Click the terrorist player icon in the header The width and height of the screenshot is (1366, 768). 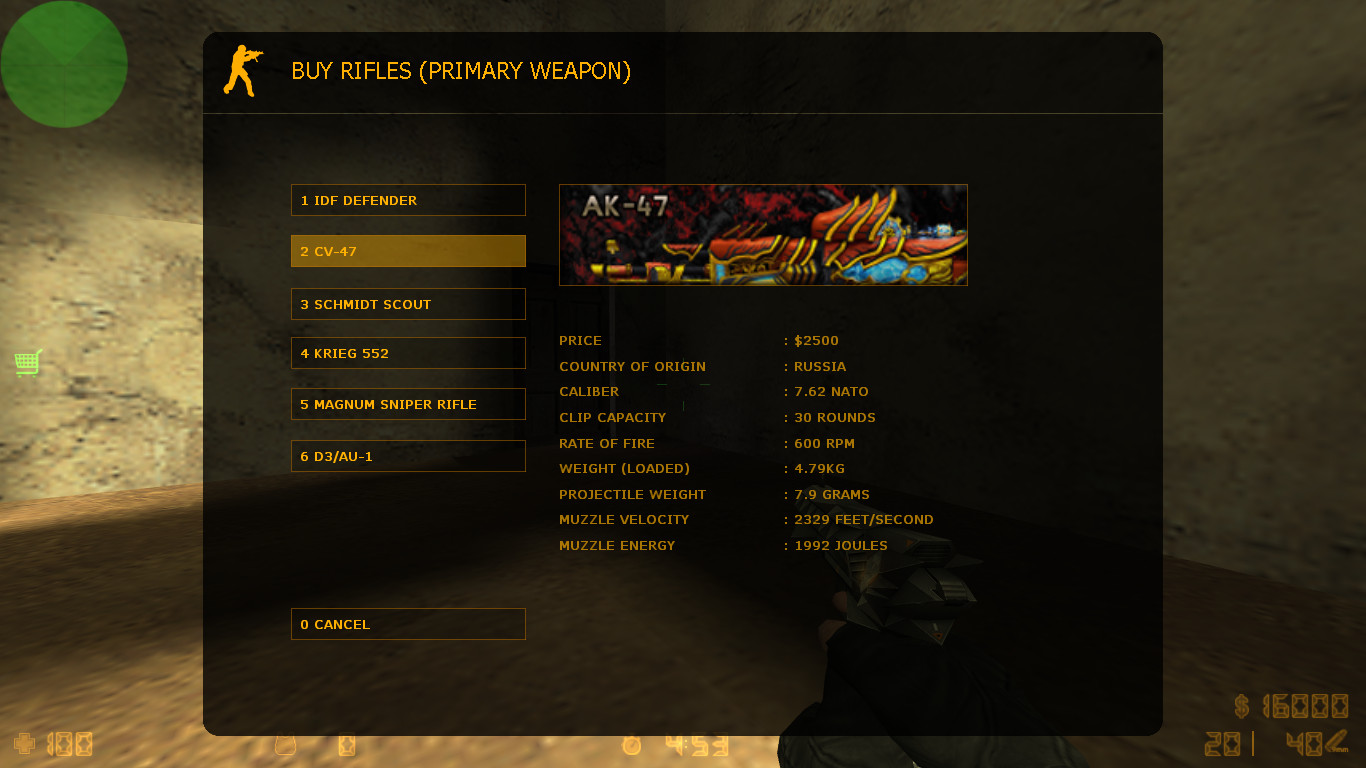(x=241, y=71)
